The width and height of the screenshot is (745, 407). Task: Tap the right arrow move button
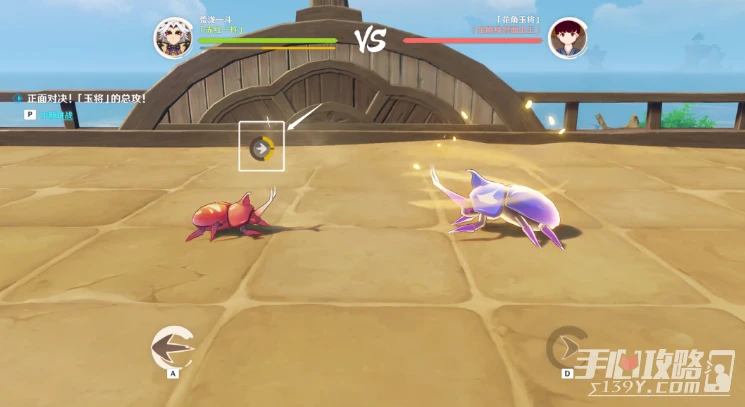click(567, 347)
